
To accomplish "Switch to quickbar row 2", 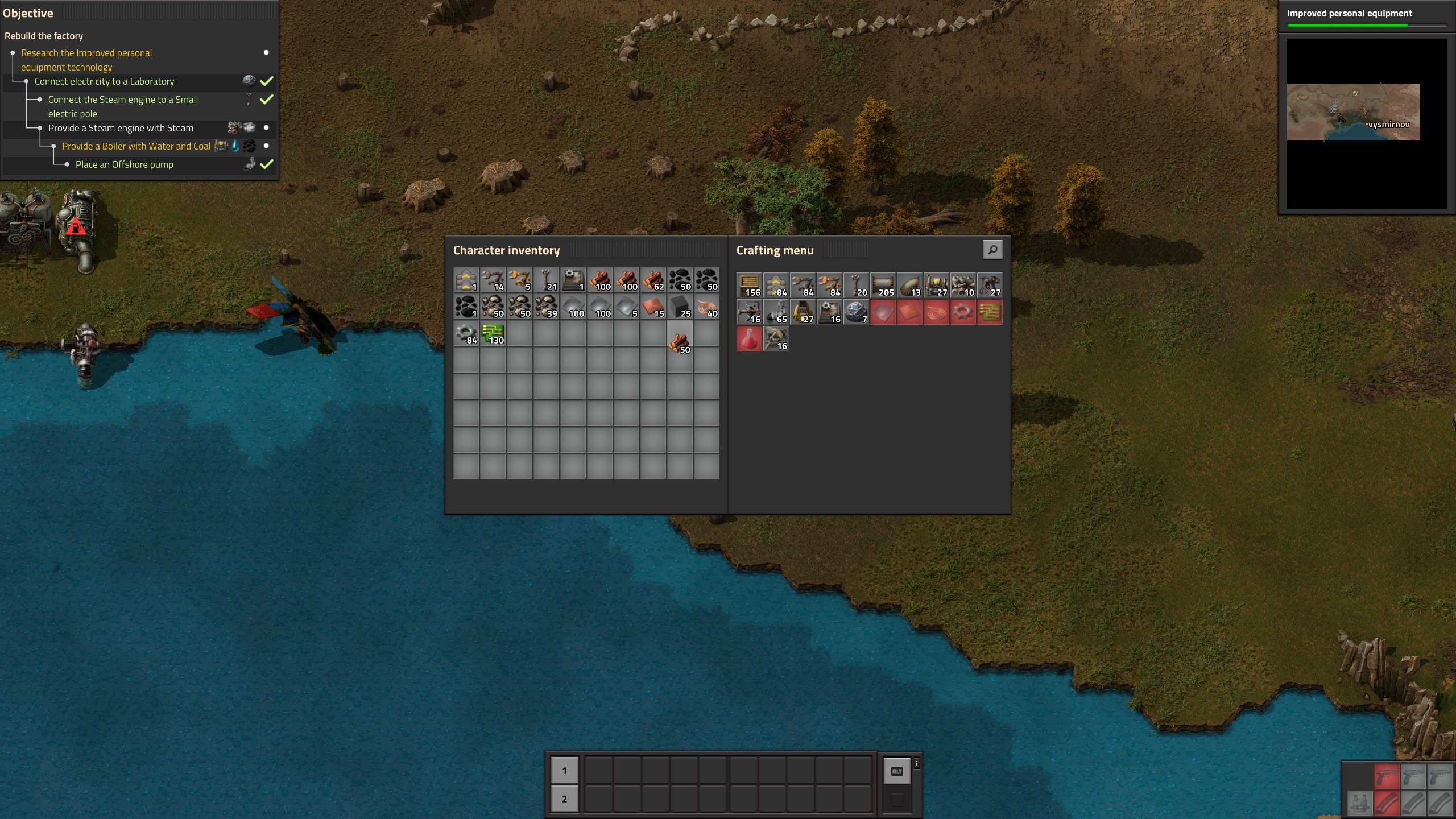I will 564,799.
